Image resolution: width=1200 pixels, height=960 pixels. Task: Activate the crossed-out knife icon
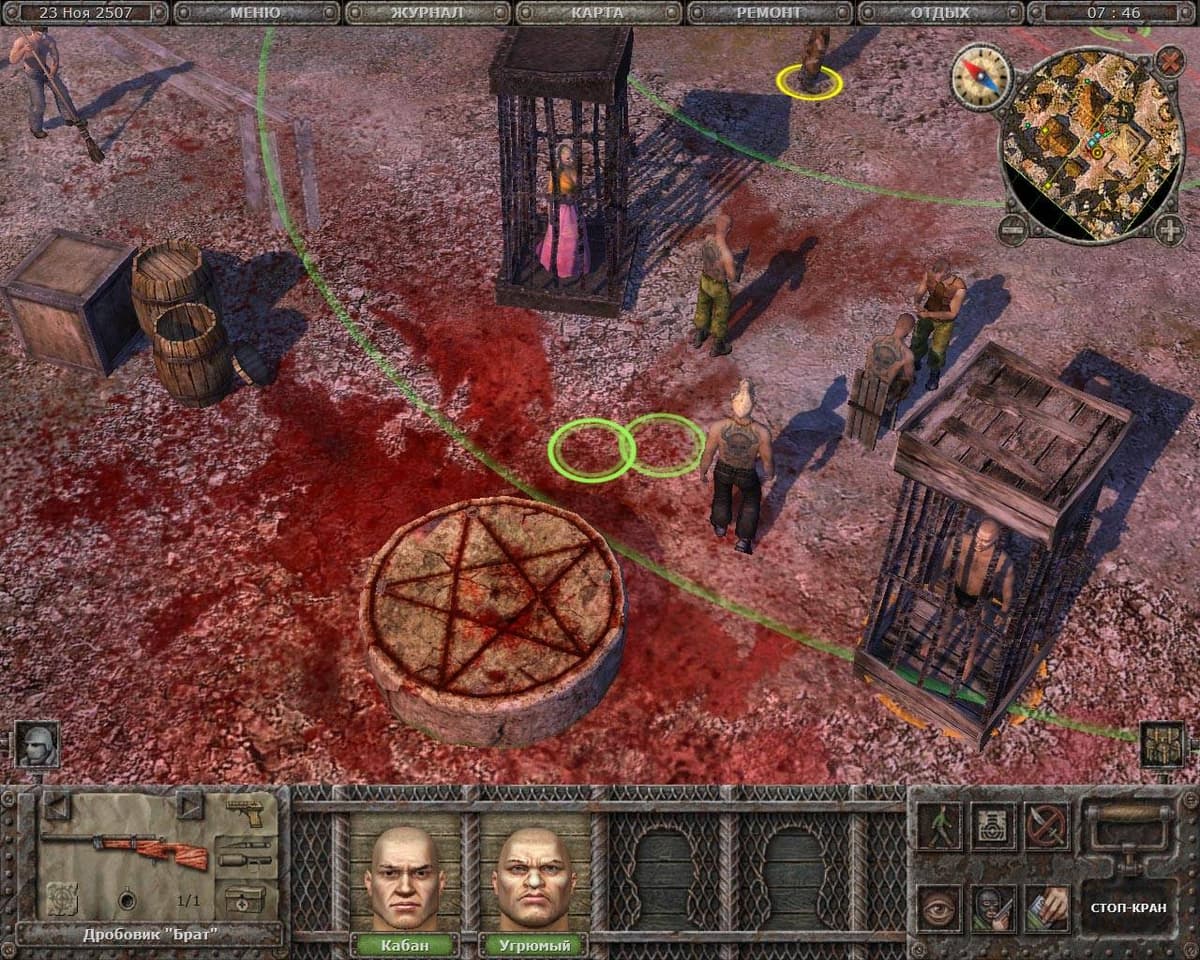click(1046, 826)
